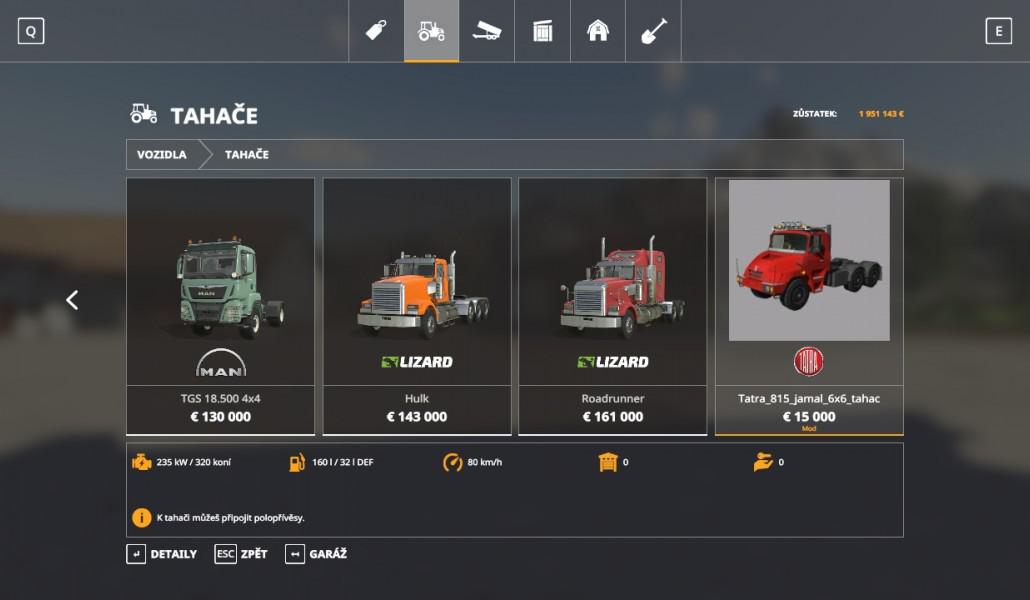The height and width of the screenshot is (600, 1030).
Task: Open the barn placeables tab
Action: coord(598,31)
